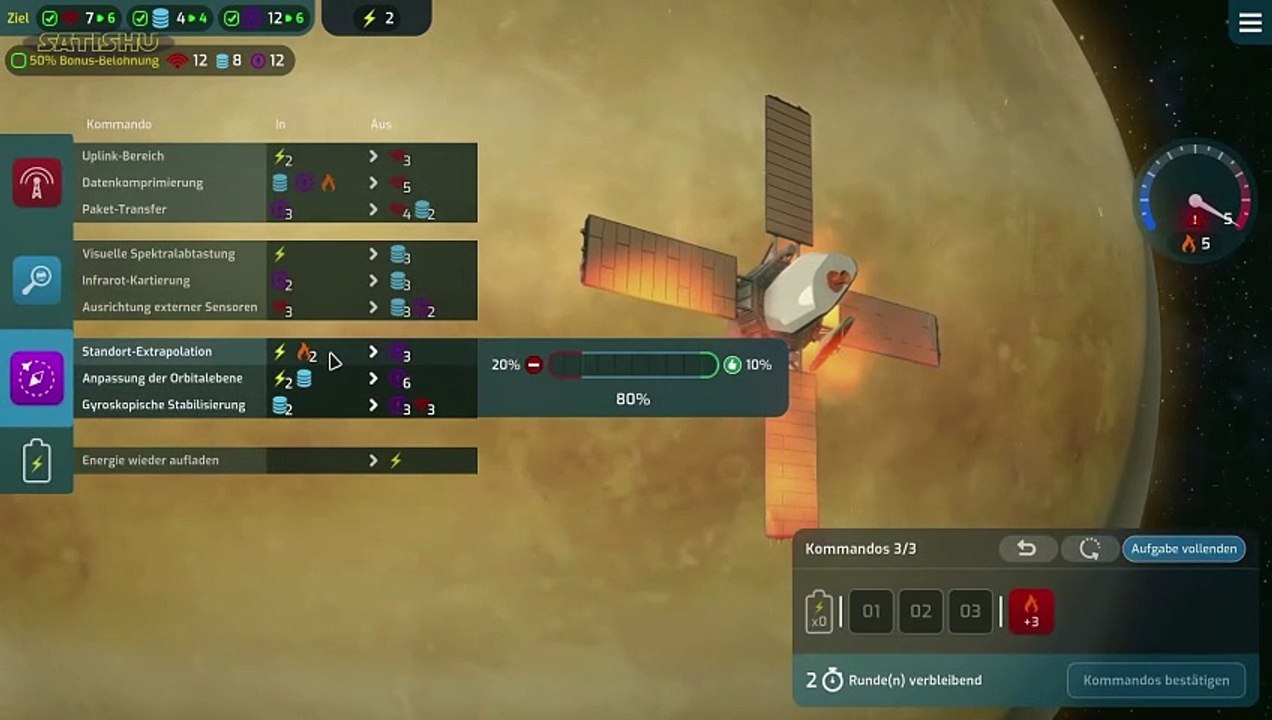Screen dimensions: 1272x720
Task: Select command slot 01
Action: [x=871, y=611]
